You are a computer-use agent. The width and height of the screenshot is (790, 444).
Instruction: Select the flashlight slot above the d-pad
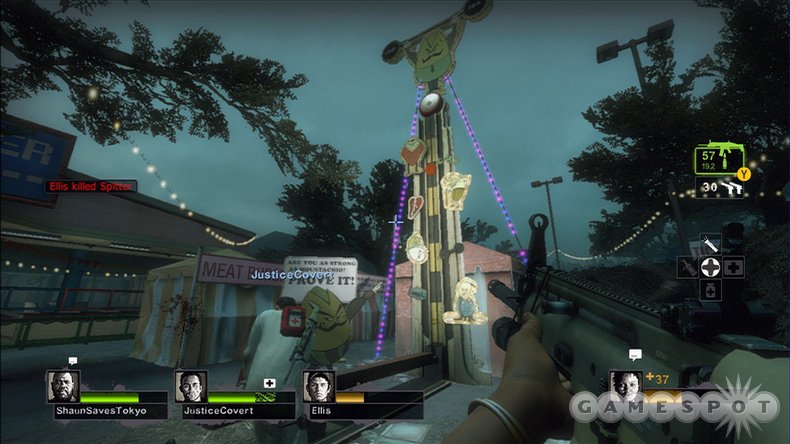click(x=710, y=243)
